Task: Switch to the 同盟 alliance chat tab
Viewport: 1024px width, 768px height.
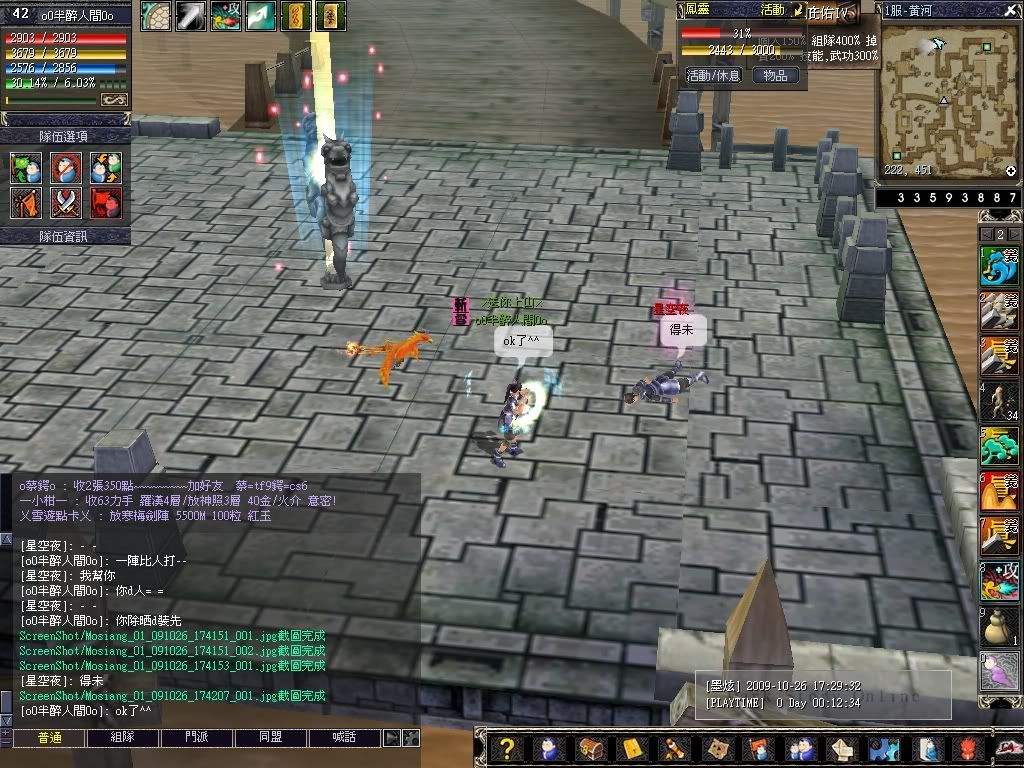Action: click(x=271, y=738)
